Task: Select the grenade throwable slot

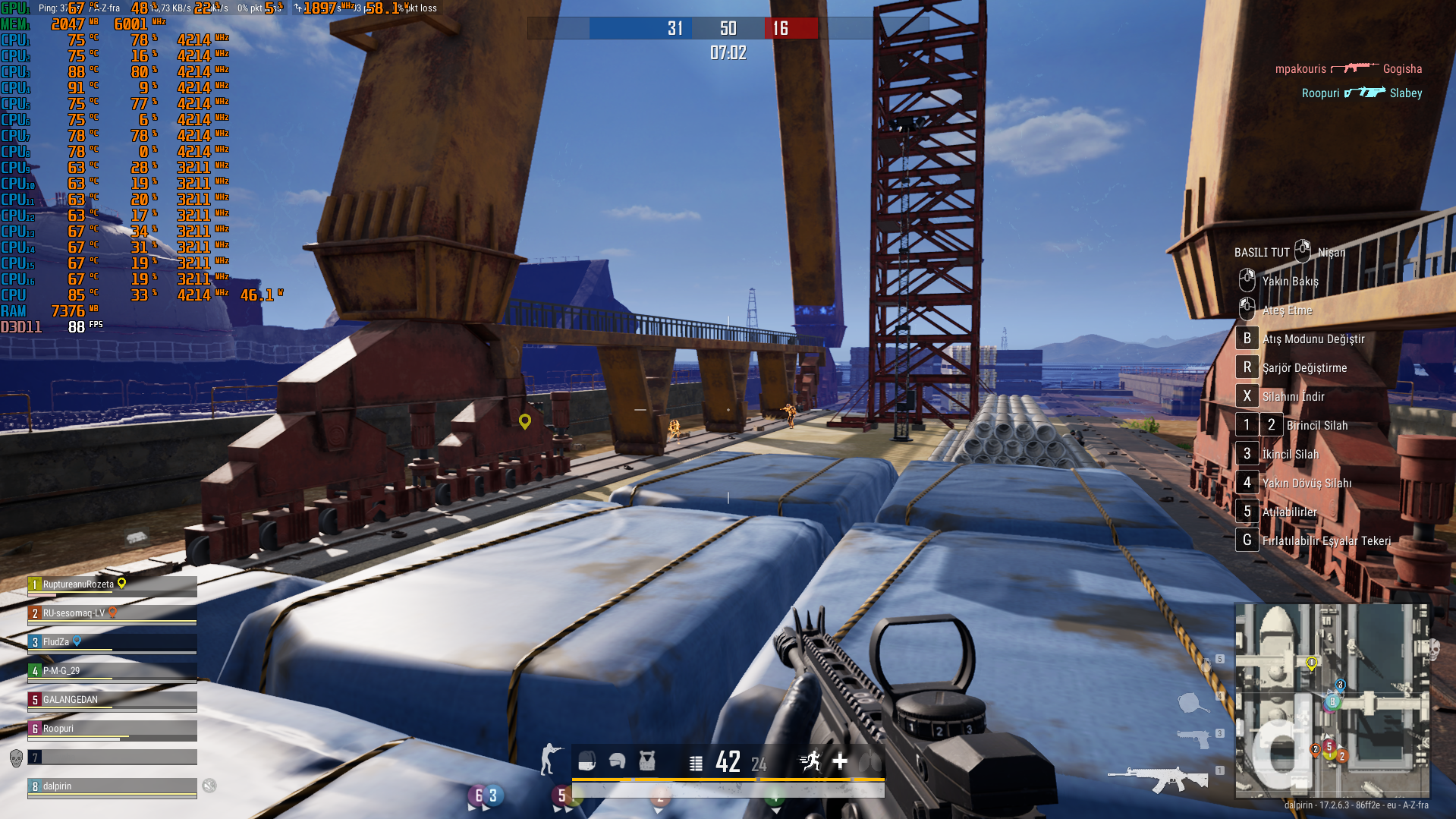Action: [1207, 665]
